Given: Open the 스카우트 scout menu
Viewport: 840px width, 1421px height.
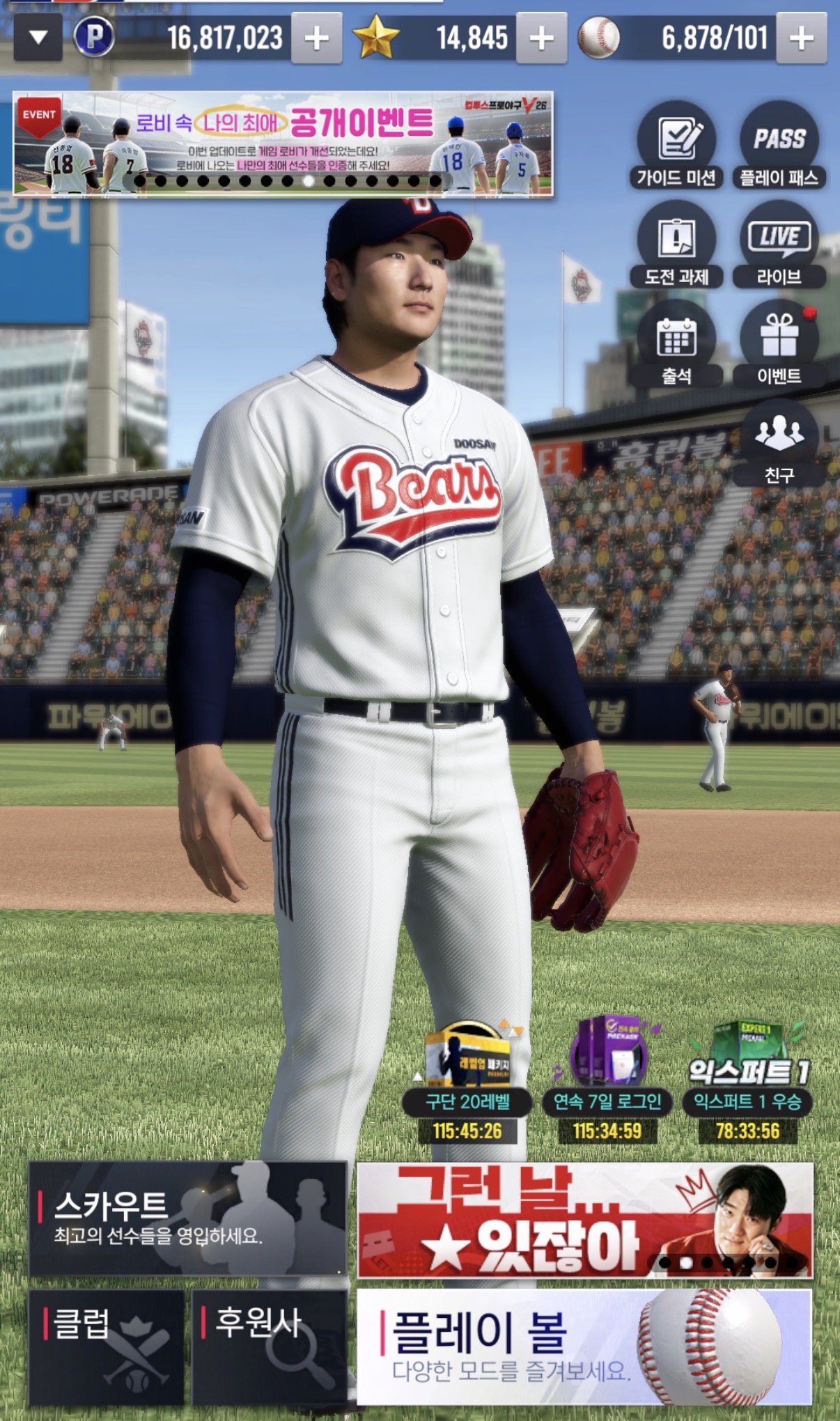Looking at the screenshot, I should point(188,1219).
